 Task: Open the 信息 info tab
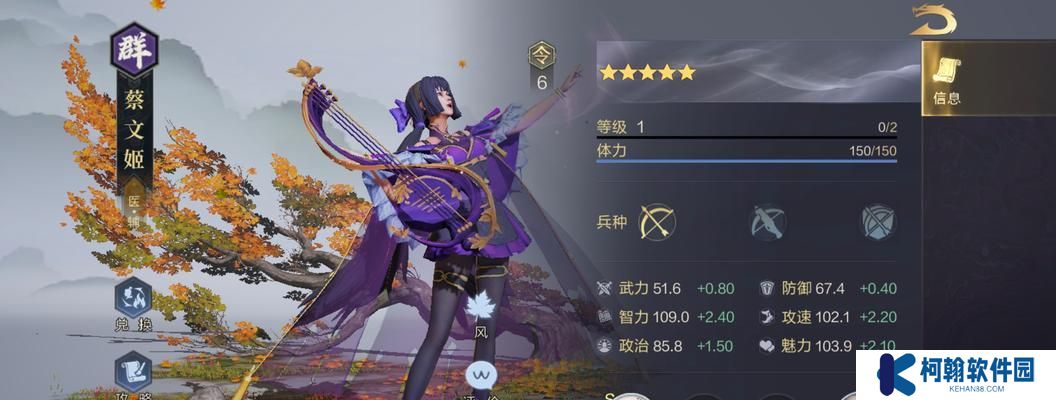pos(946,80)
